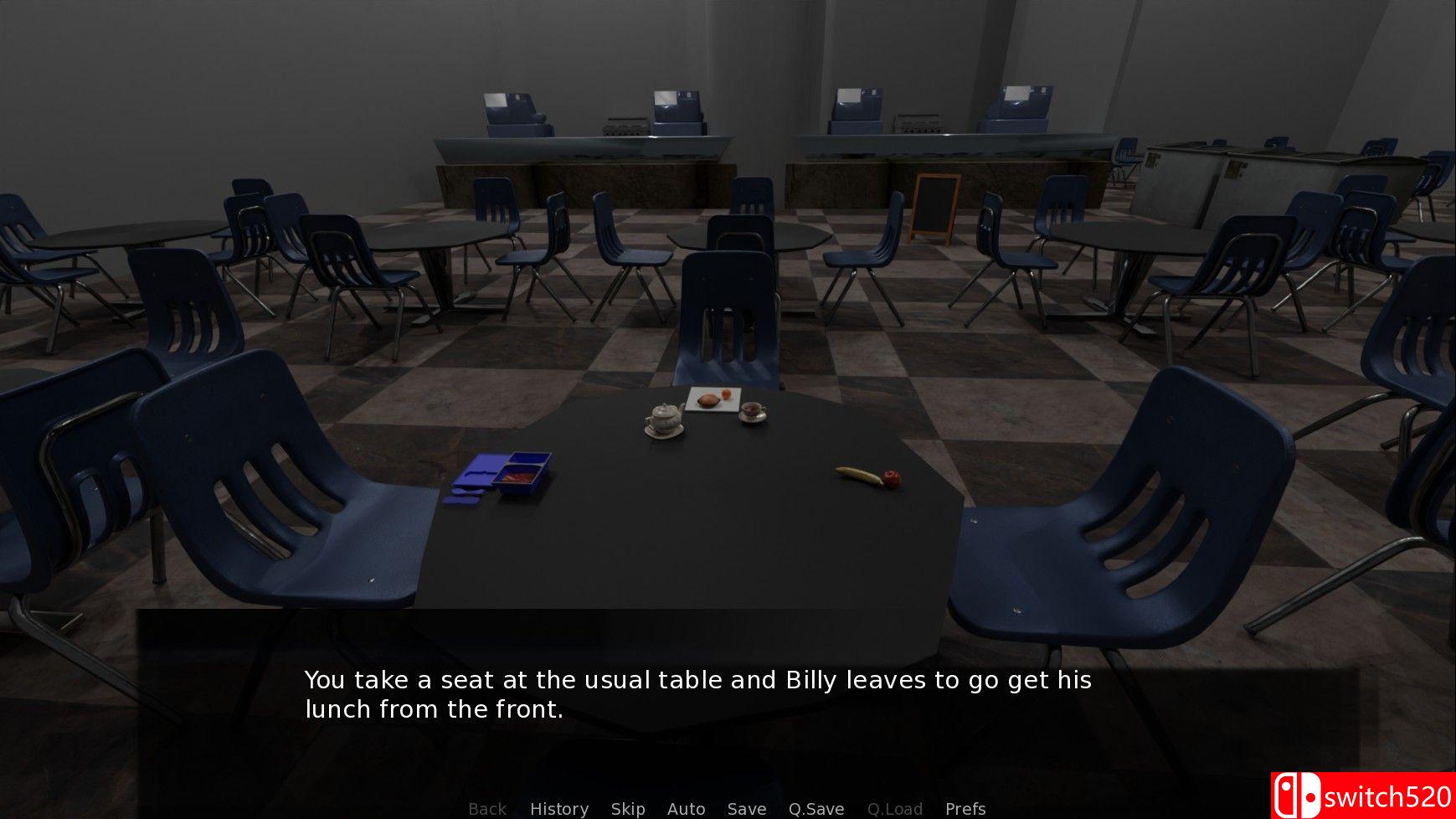Image resolution: width=1456 pixels, height=819 pixels.
Task: Enable Auto-forward mode
Action: click(686, 808)
